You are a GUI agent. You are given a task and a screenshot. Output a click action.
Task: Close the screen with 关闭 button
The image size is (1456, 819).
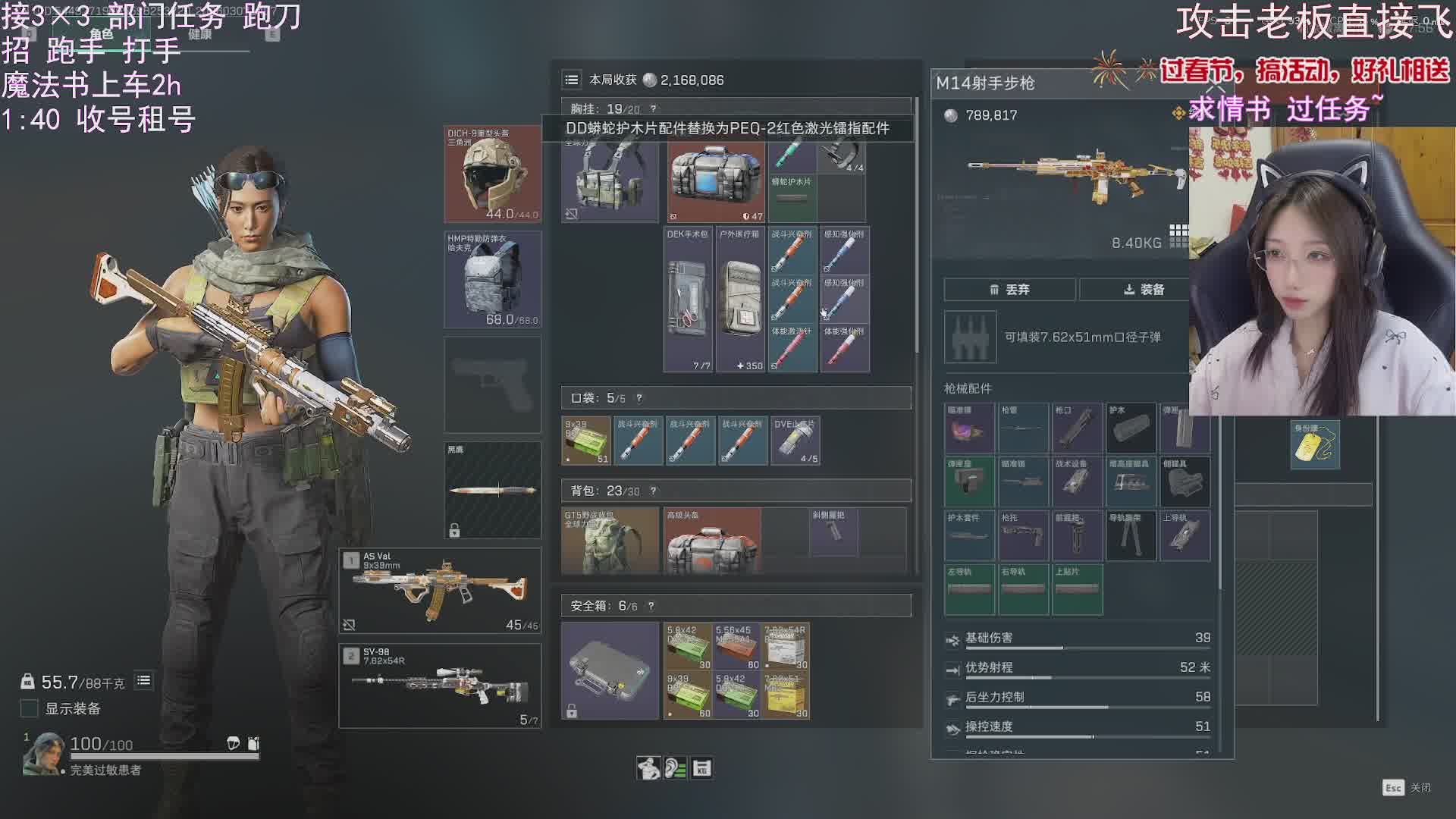(1407, 788)
